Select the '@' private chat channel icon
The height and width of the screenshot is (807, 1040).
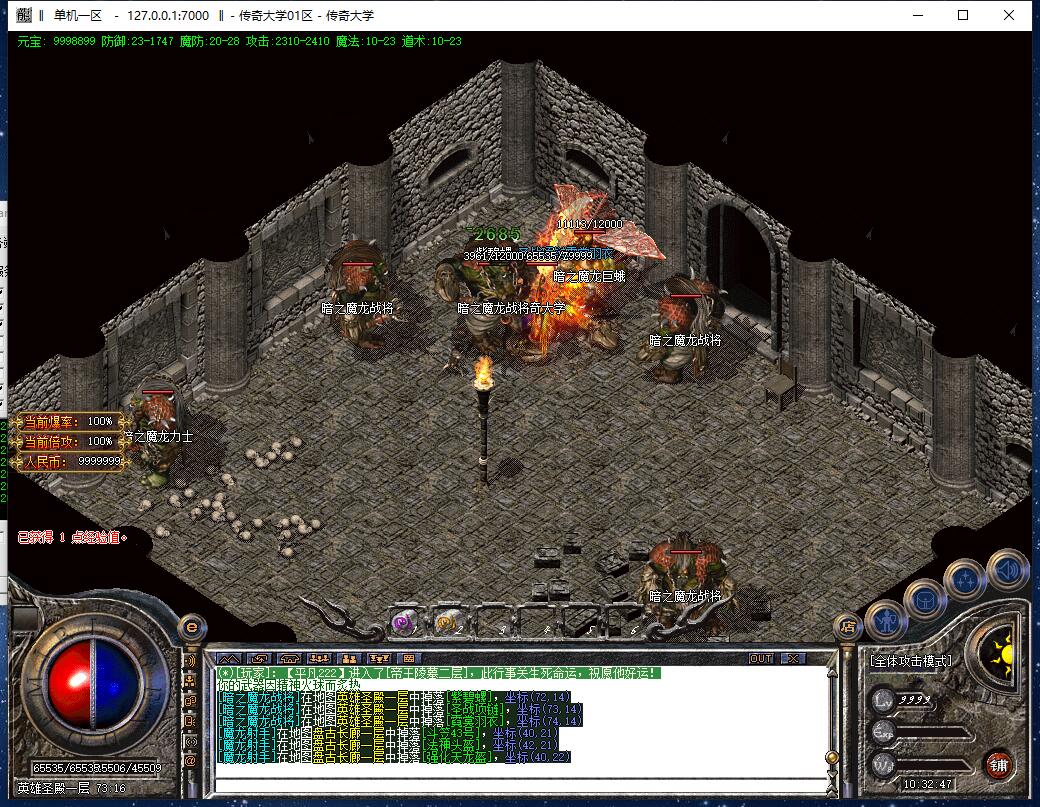[x=190, y=761]
